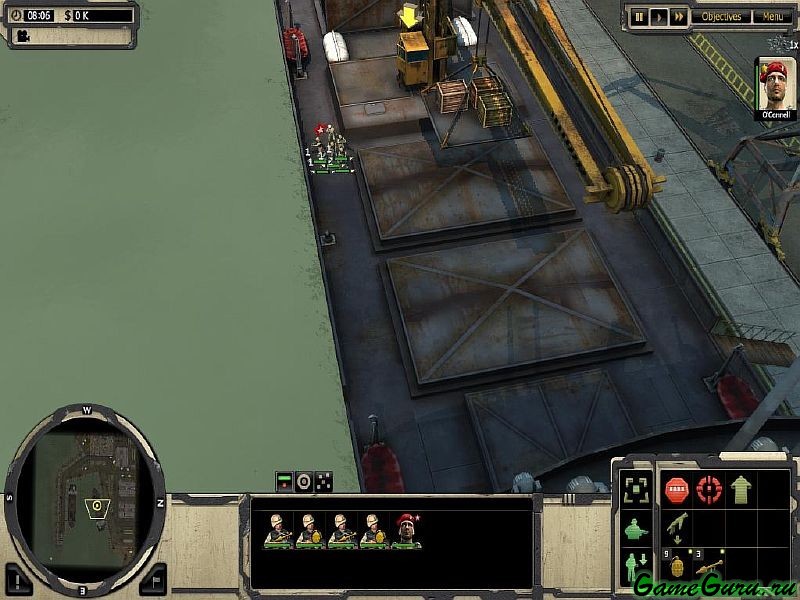Pause the game
This screenshot has width=800, height=600.
point(637,17)
